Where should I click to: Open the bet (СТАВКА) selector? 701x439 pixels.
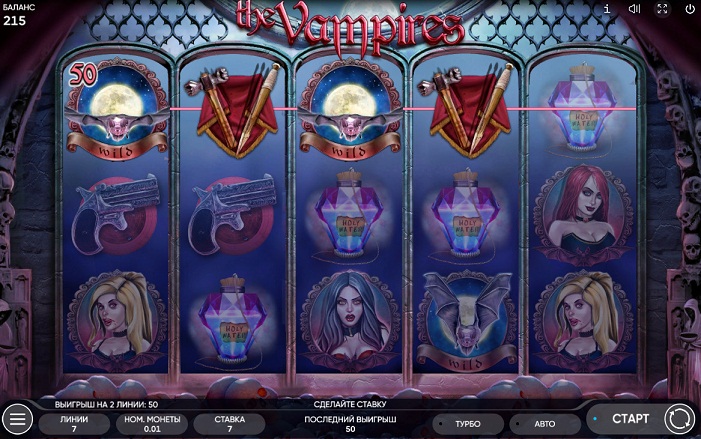pos(229,424)
